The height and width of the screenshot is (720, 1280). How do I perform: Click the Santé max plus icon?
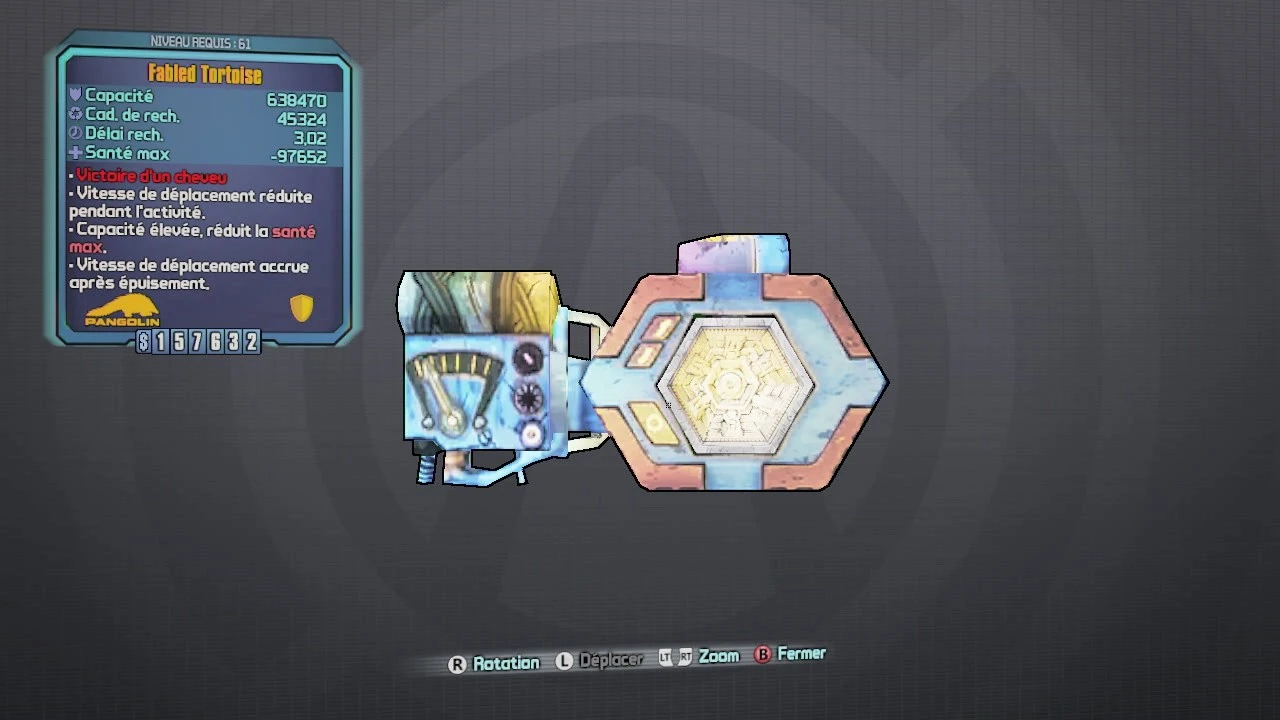[76, 152]
